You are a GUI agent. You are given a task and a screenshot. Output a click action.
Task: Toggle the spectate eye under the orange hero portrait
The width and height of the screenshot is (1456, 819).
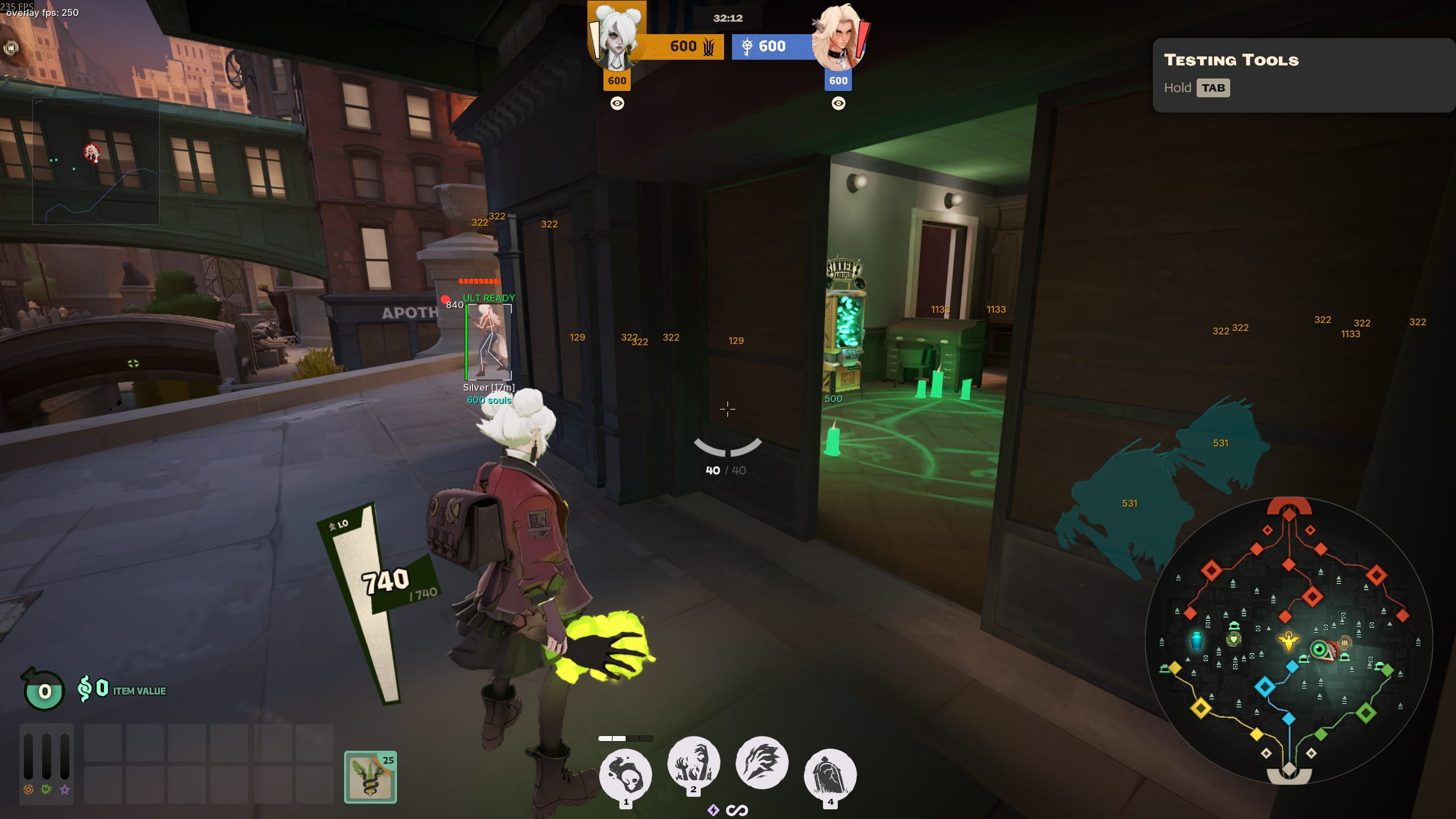(x=618, y=104)
